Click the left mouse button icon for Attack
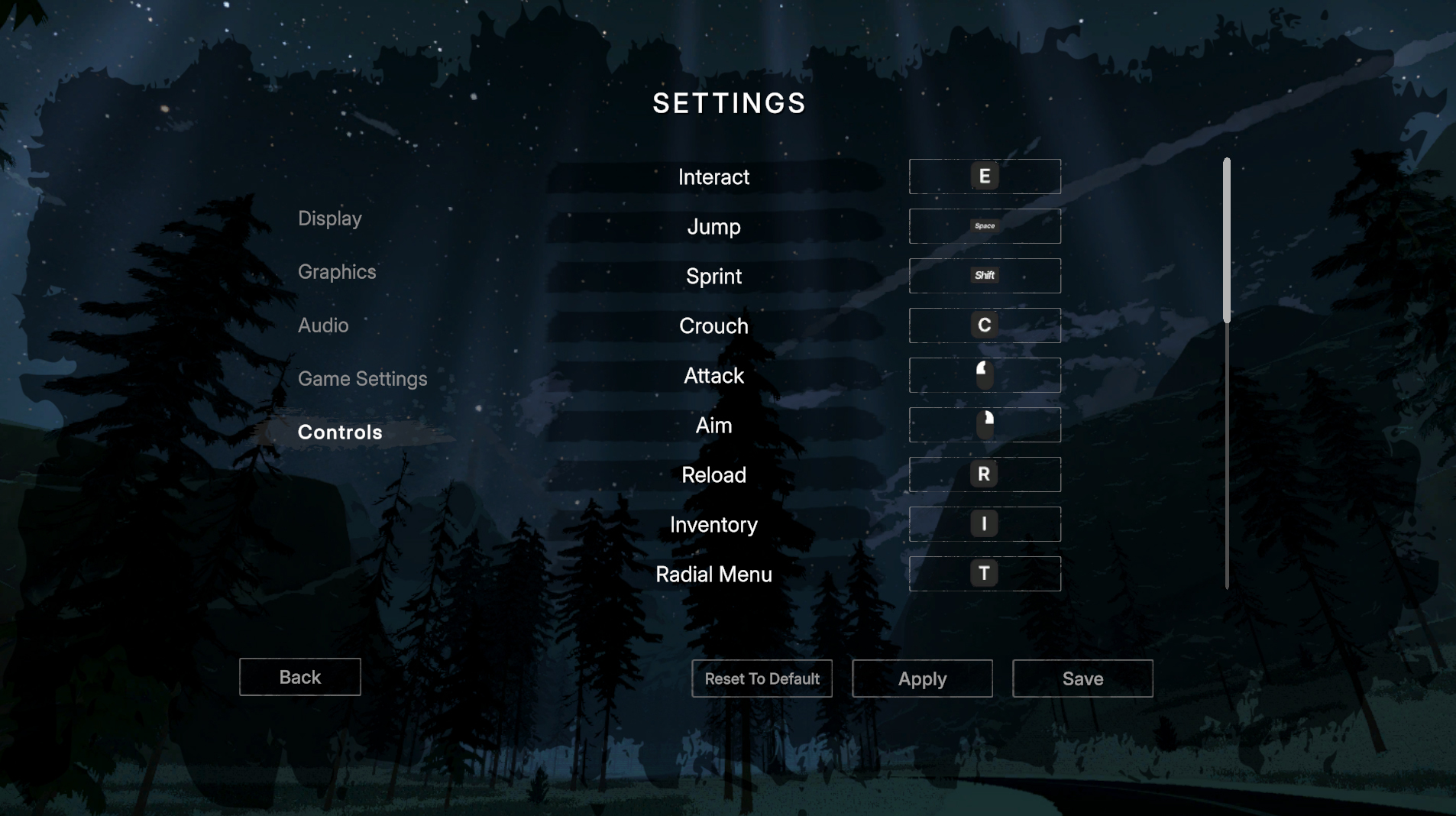The height and width of the screenshot is (816, 1456). pos(985,375)
